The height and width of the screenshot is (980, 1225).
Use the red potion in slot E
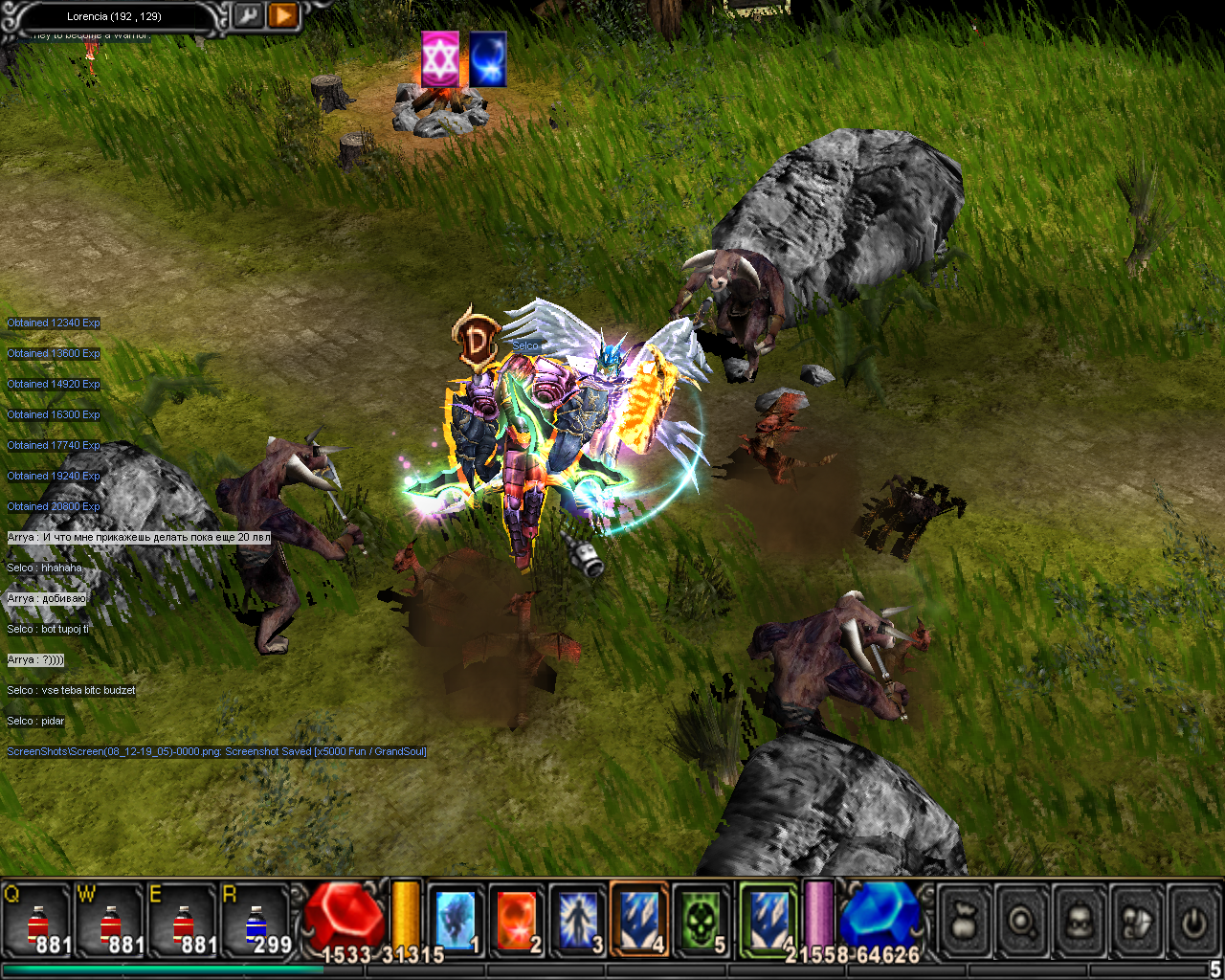point(183,922)
